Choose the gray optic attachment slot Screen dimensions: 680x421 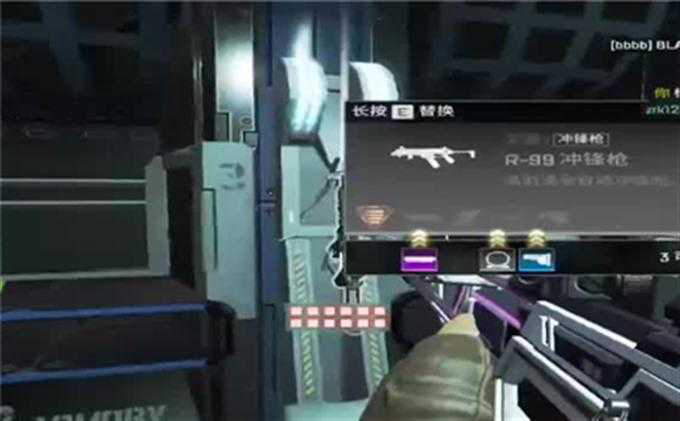point(493,259)
